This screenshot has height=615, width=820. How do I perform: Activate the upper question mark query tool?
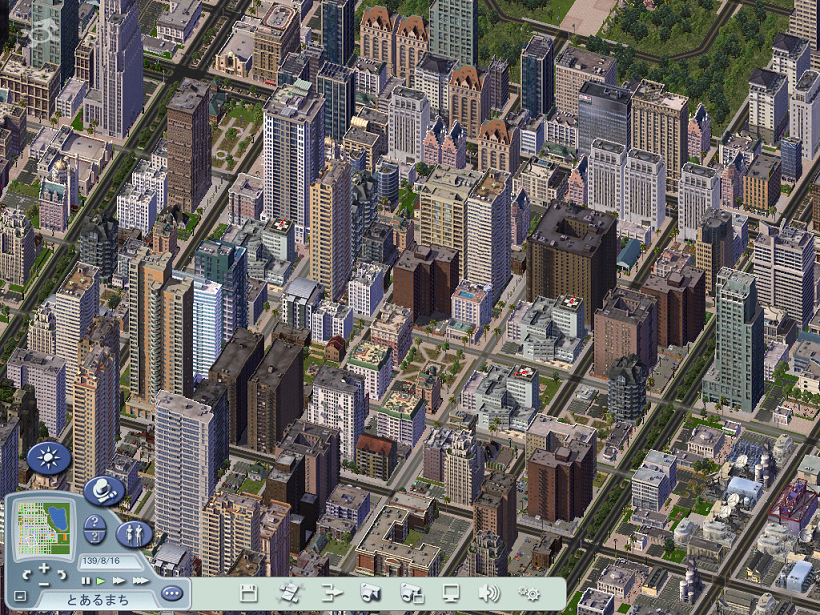tap(94, 523)
